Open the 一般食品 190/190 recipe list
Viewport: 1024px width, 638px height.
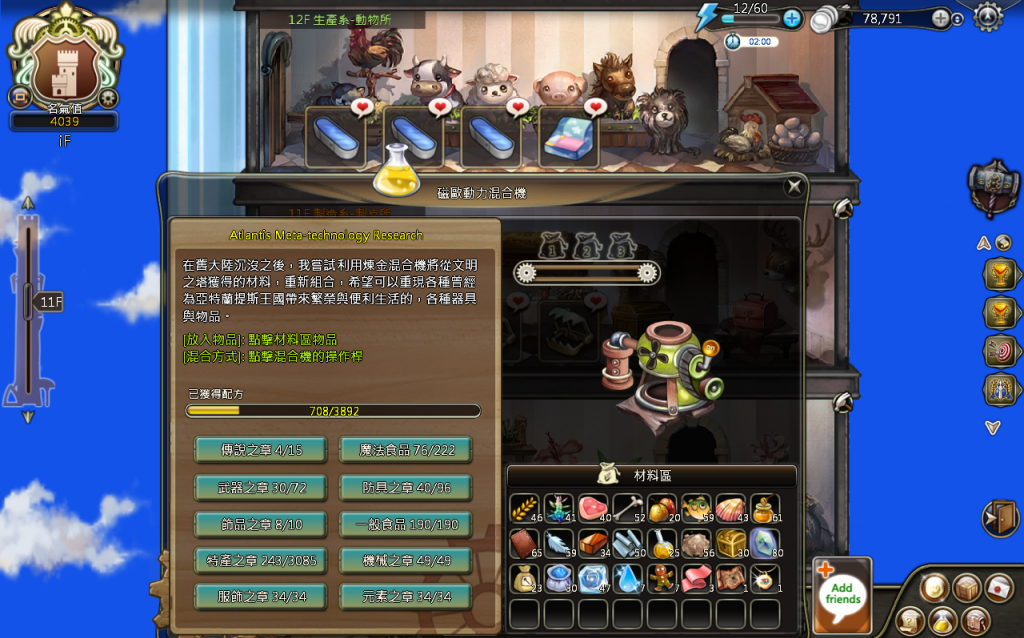[x=405, y=524]
